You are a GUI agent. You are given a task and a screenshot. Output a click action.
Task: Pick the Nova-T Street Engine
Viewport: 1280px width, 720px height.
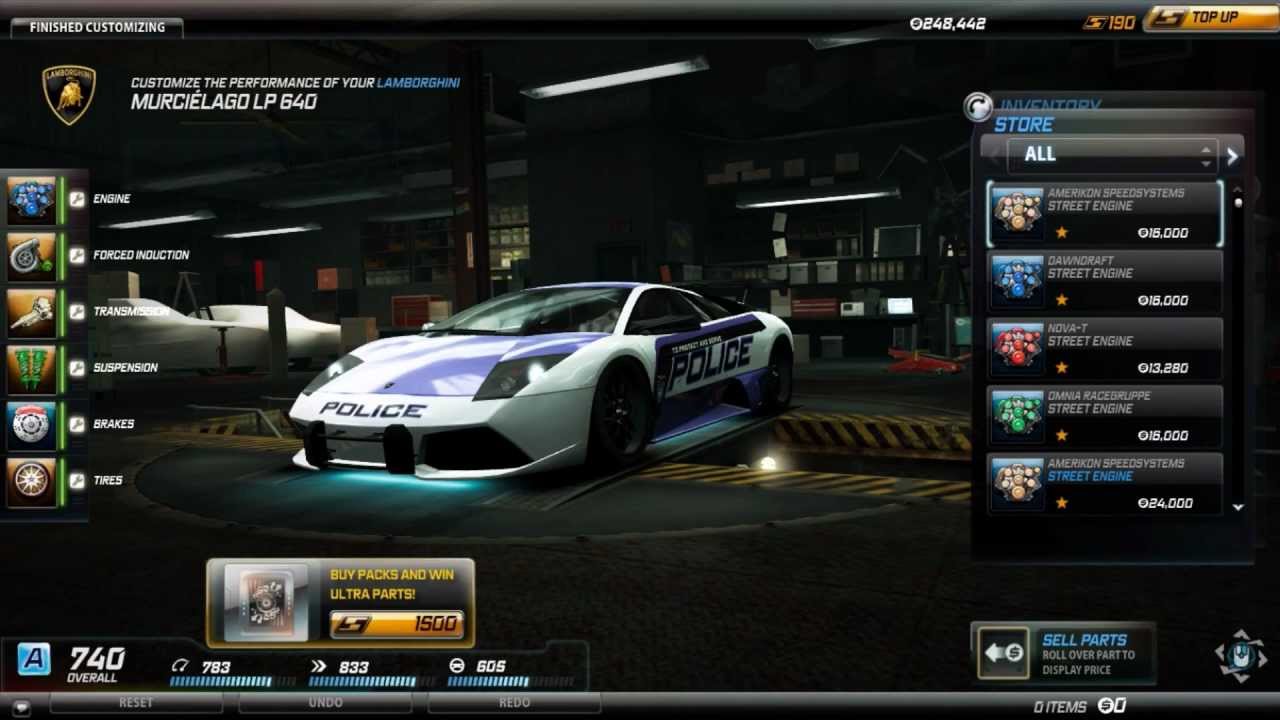coord(1104,349)
